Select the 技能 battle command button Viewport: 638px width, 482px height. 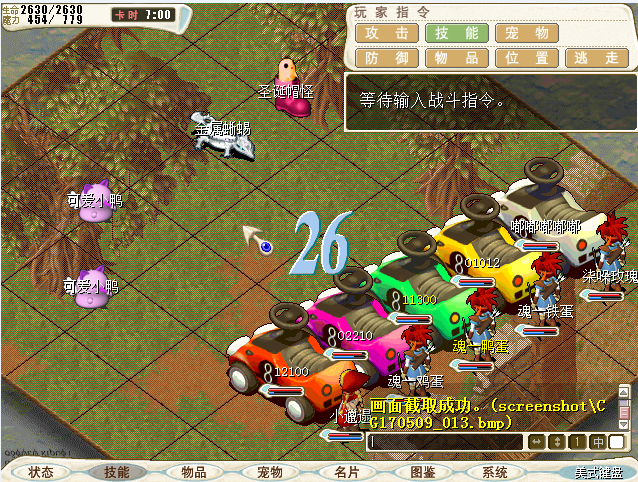pos(455,32)
